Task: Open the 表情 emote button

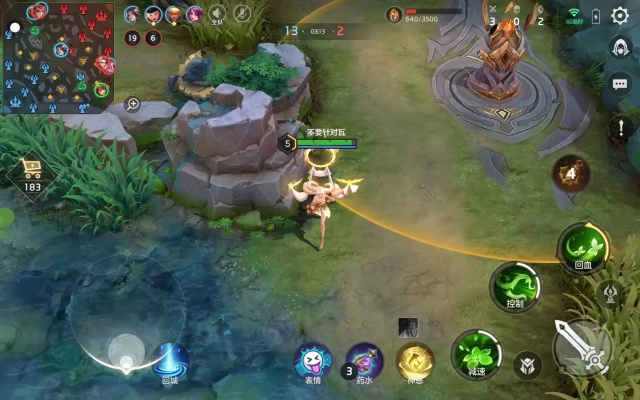Action: pyautogui.click(x=314, y=361)
